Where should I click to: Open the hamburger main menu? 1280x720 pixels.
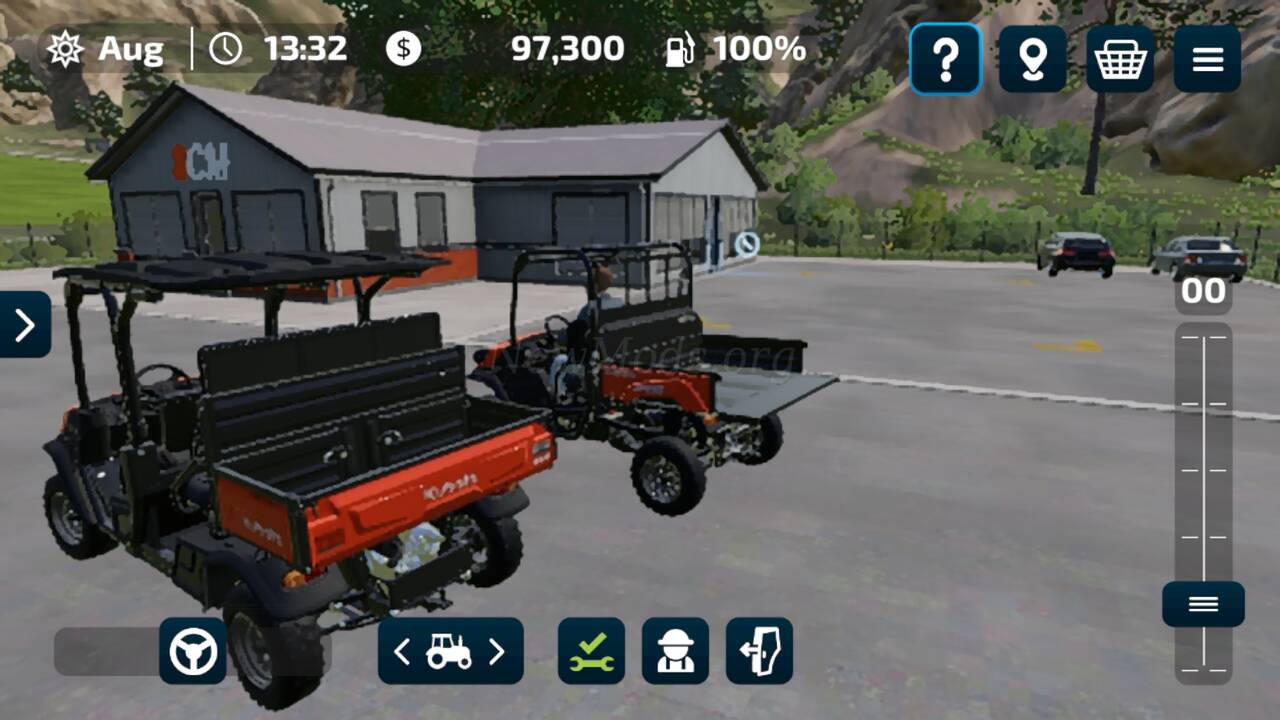coord(1207,60)
